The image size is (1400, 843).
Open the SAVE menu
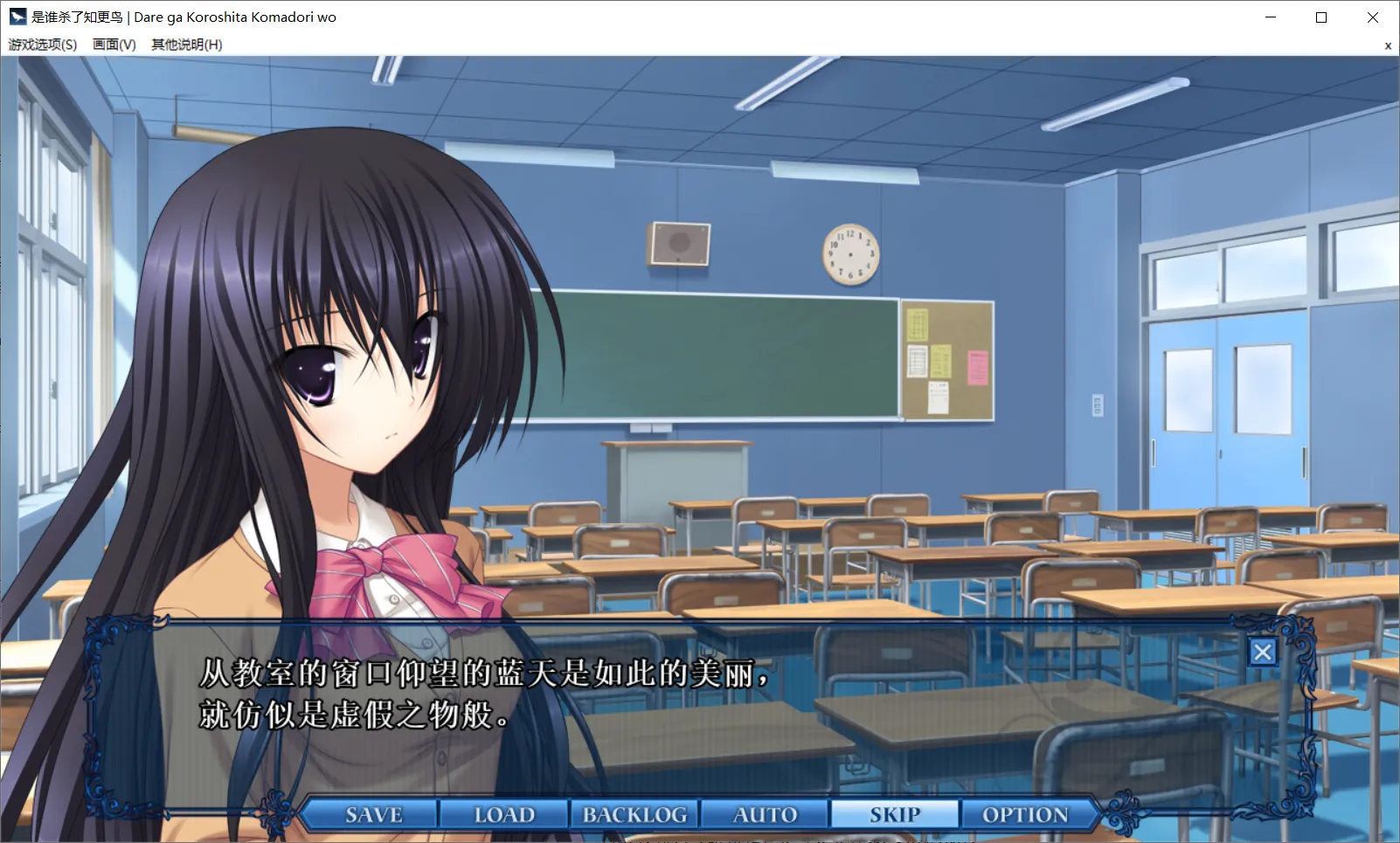(x=373, y=814)
